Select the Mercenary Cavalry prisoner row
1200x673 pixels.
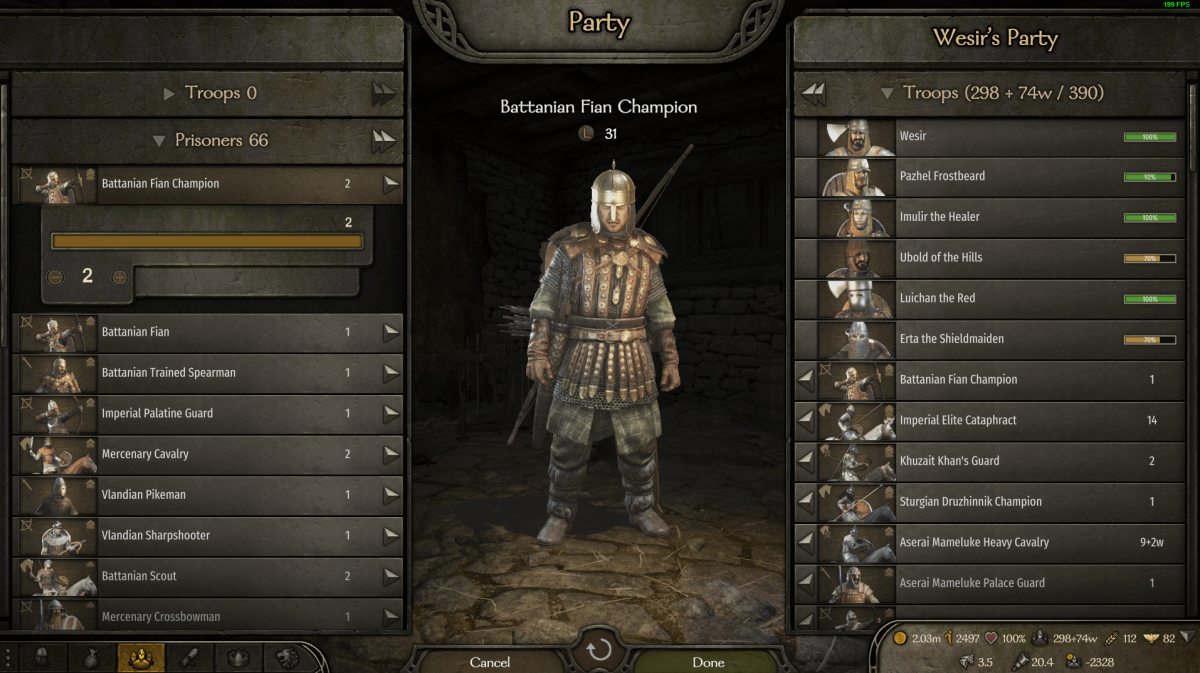tap(200, 454)
